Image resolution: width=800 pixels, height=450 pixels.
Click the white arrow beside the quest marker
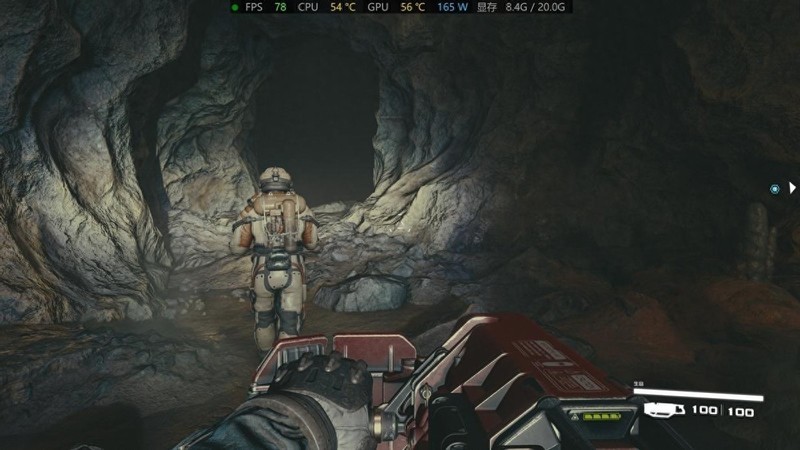(792, 187)
